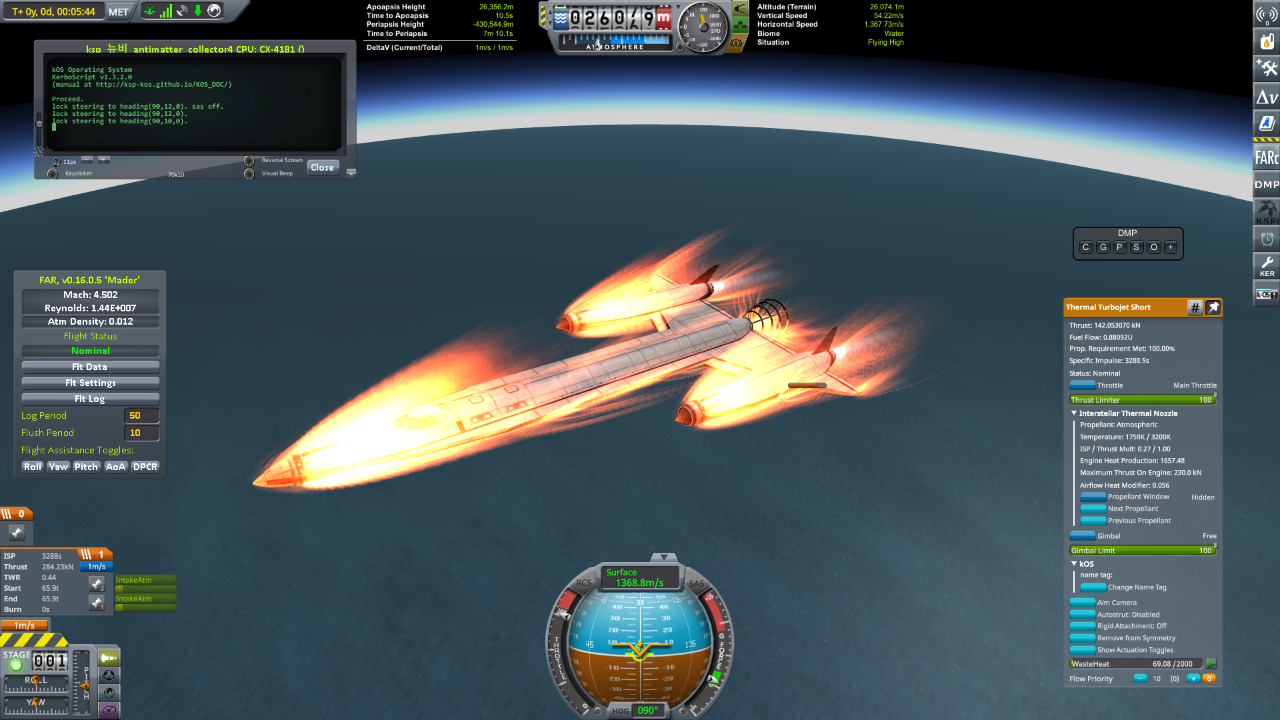Open the Delta-V toolbar app
1280x720 pixels.
1266,97
